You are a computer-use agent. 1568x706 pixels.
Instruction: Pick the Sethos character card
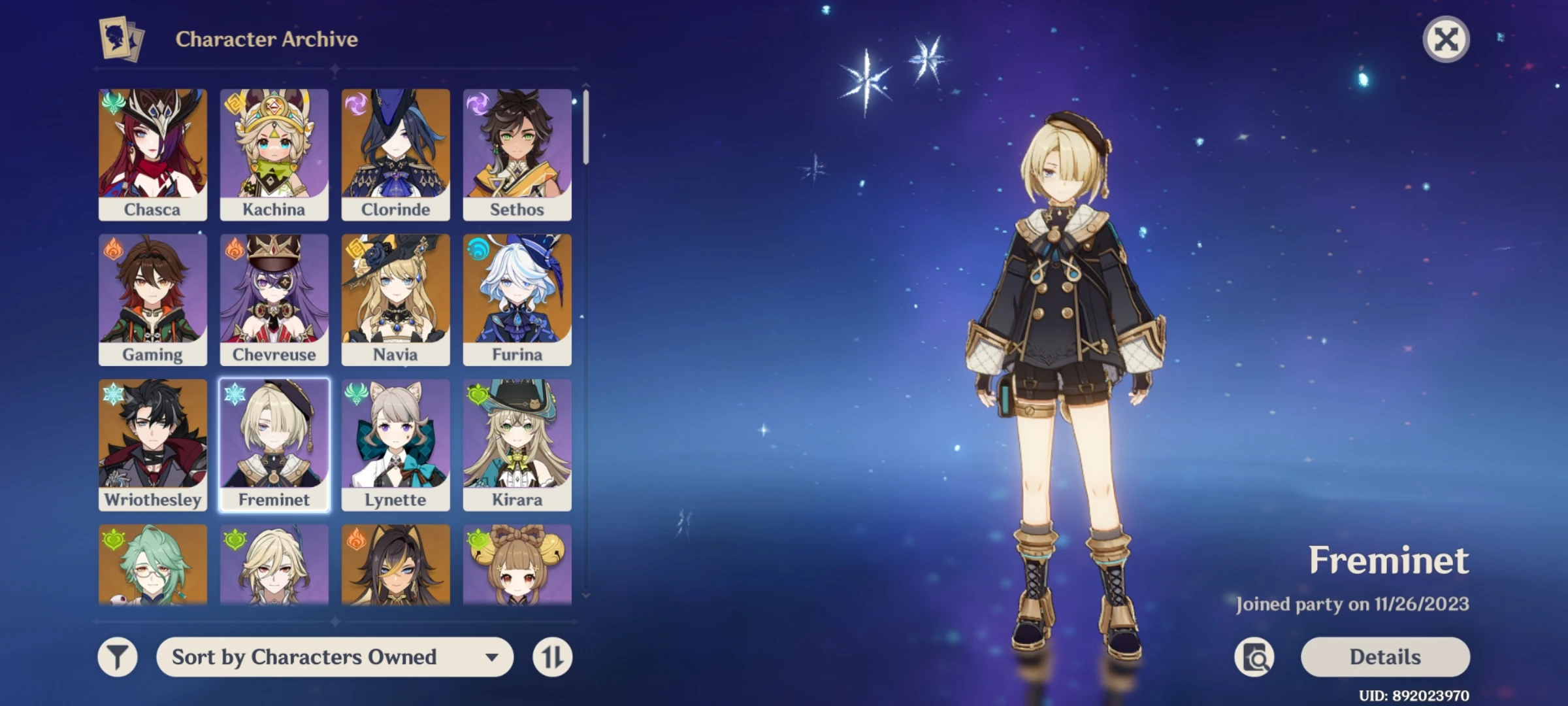pos(517,154)
